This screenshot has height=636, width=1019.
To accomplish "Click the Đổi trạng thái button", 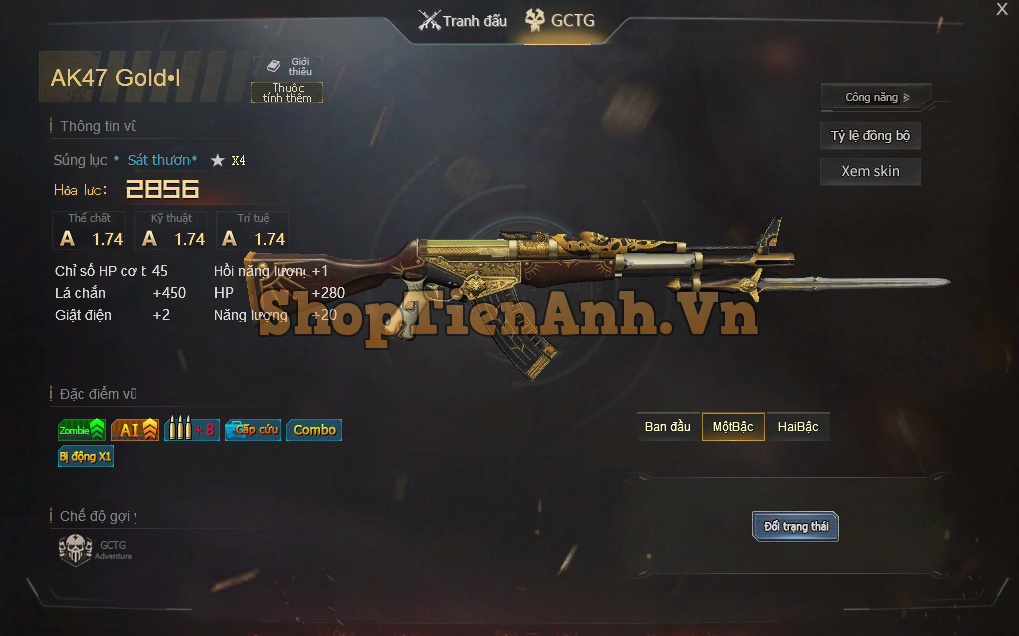I will 795,526.
